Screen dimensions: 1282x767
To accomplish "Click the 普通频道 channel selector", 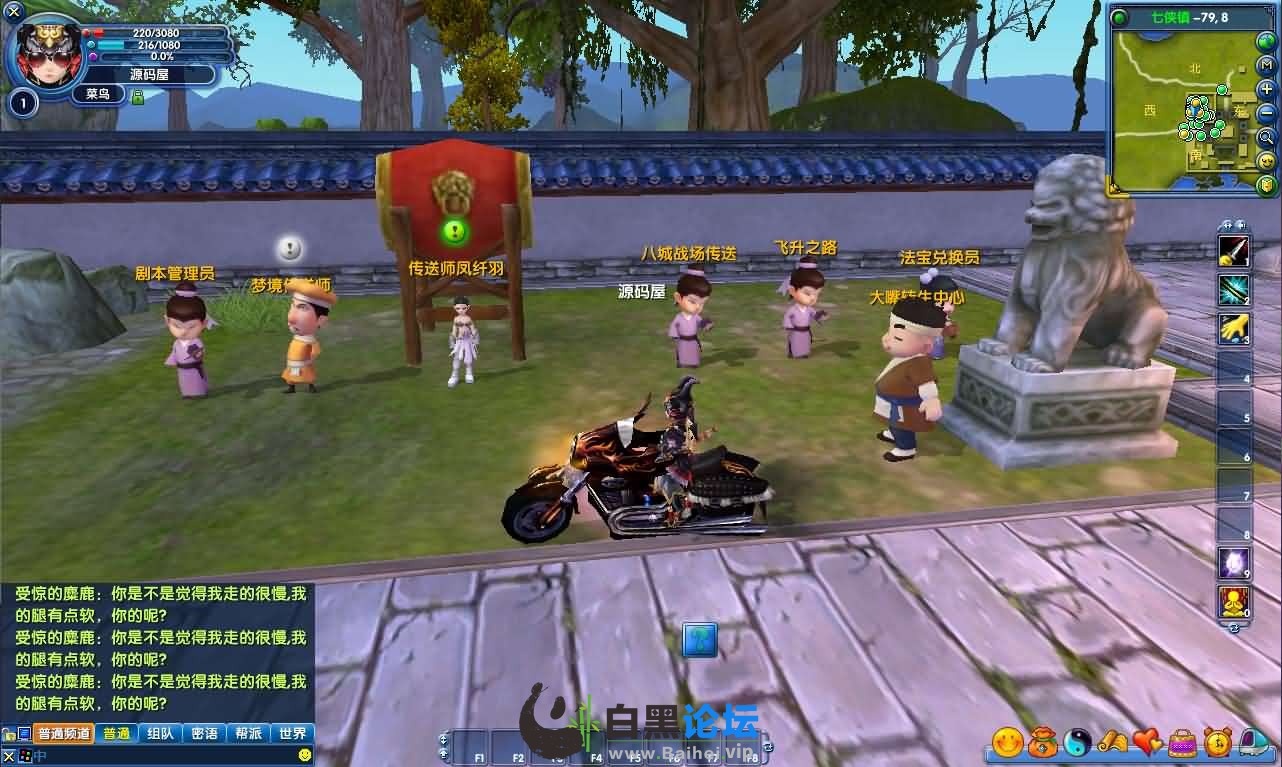I will [x=64, y=733].
